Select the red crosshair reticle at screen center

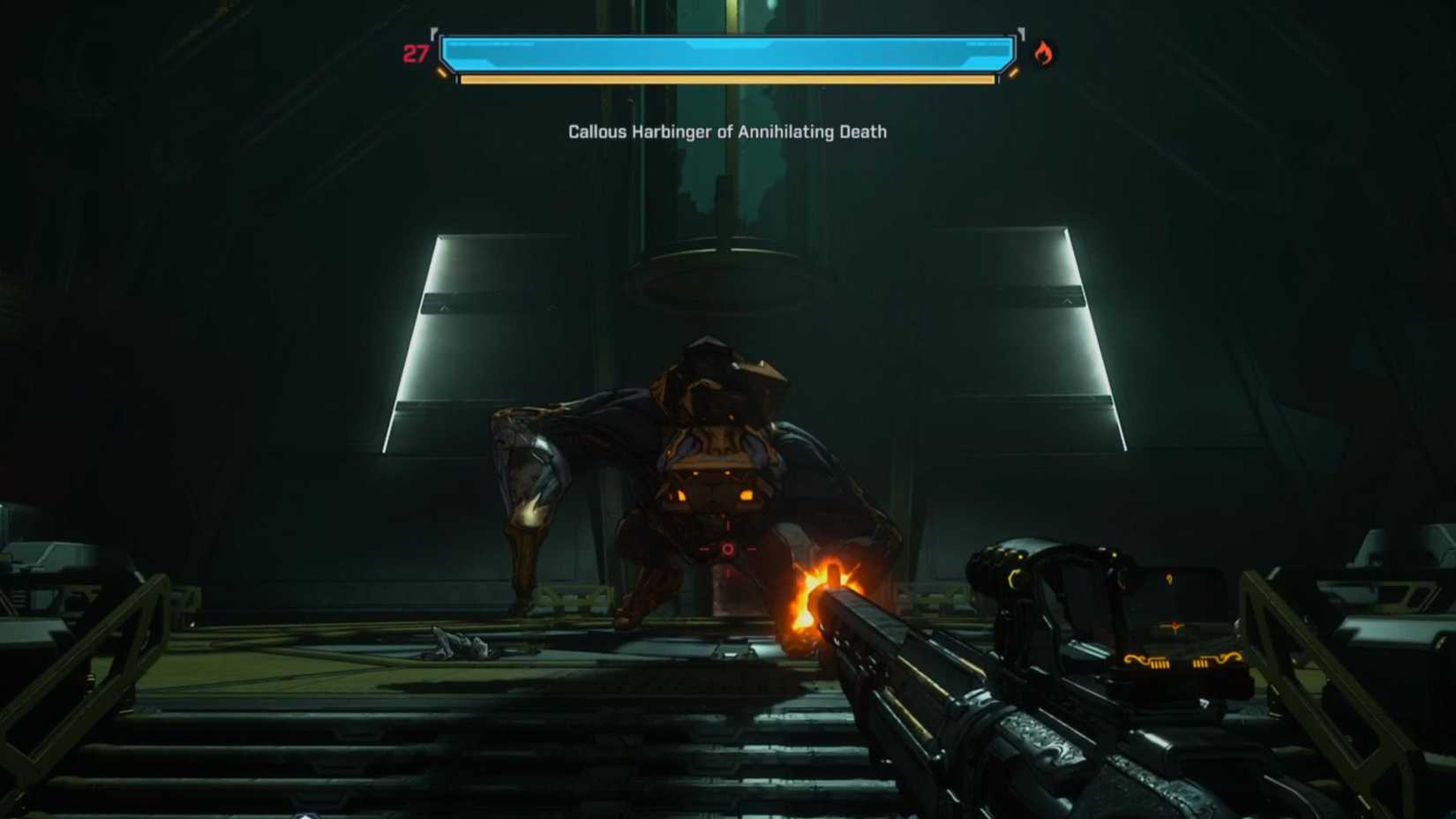pyautogui.click(x=727, y=547)
